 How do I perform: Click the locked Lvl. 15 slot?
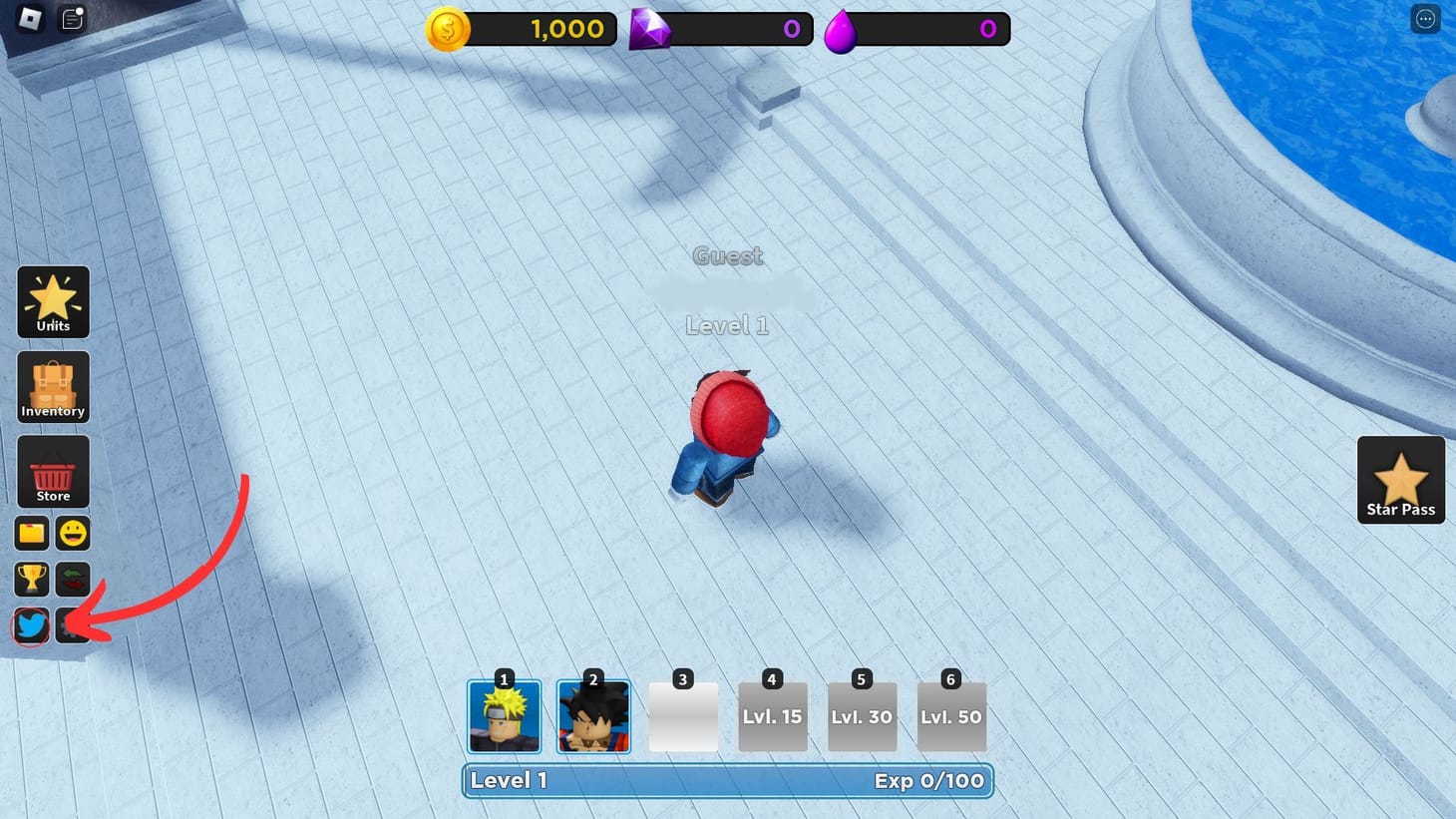[773, 716]
